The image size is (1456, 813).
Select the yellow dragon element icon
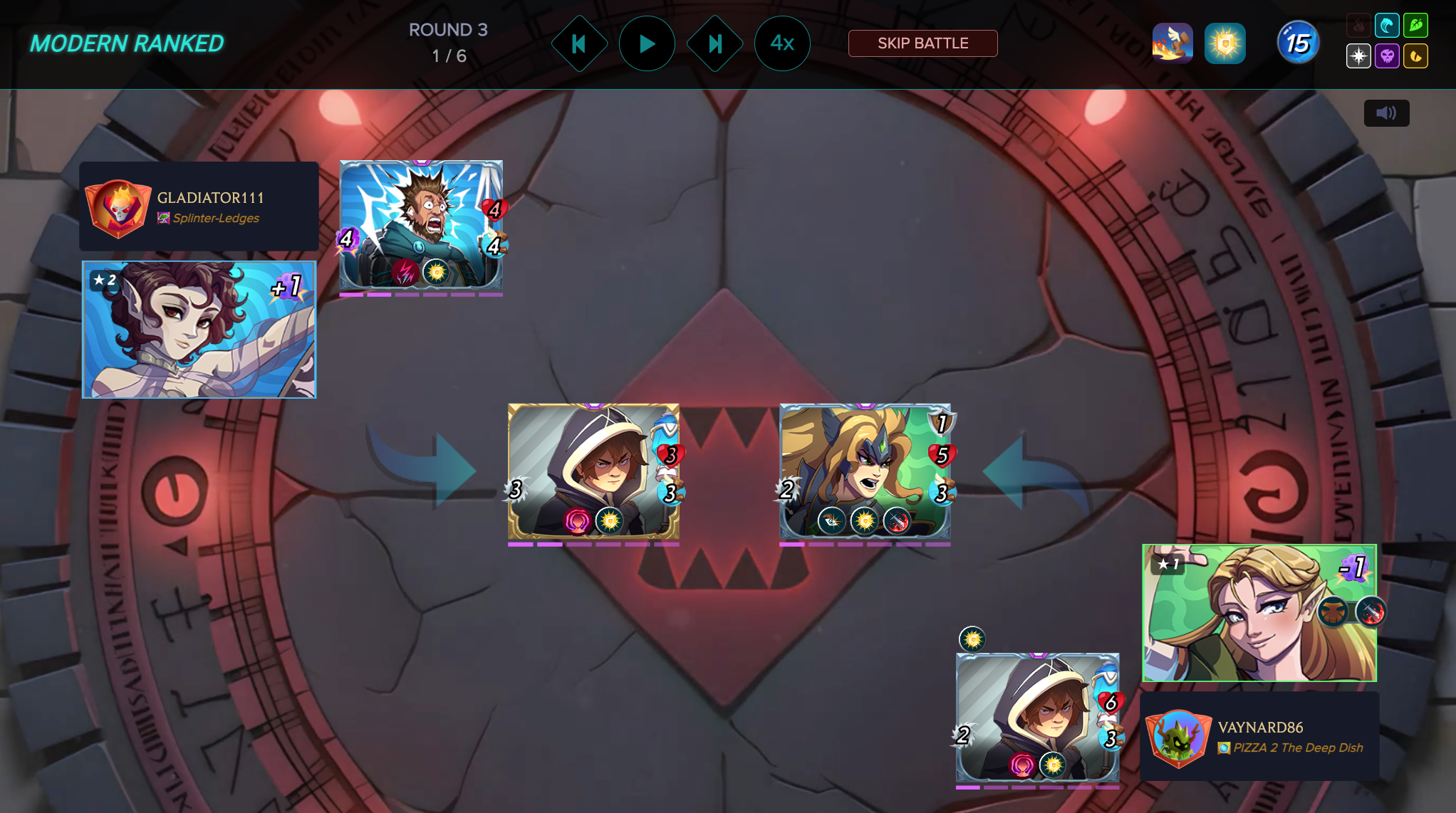tap(1416, 56)
